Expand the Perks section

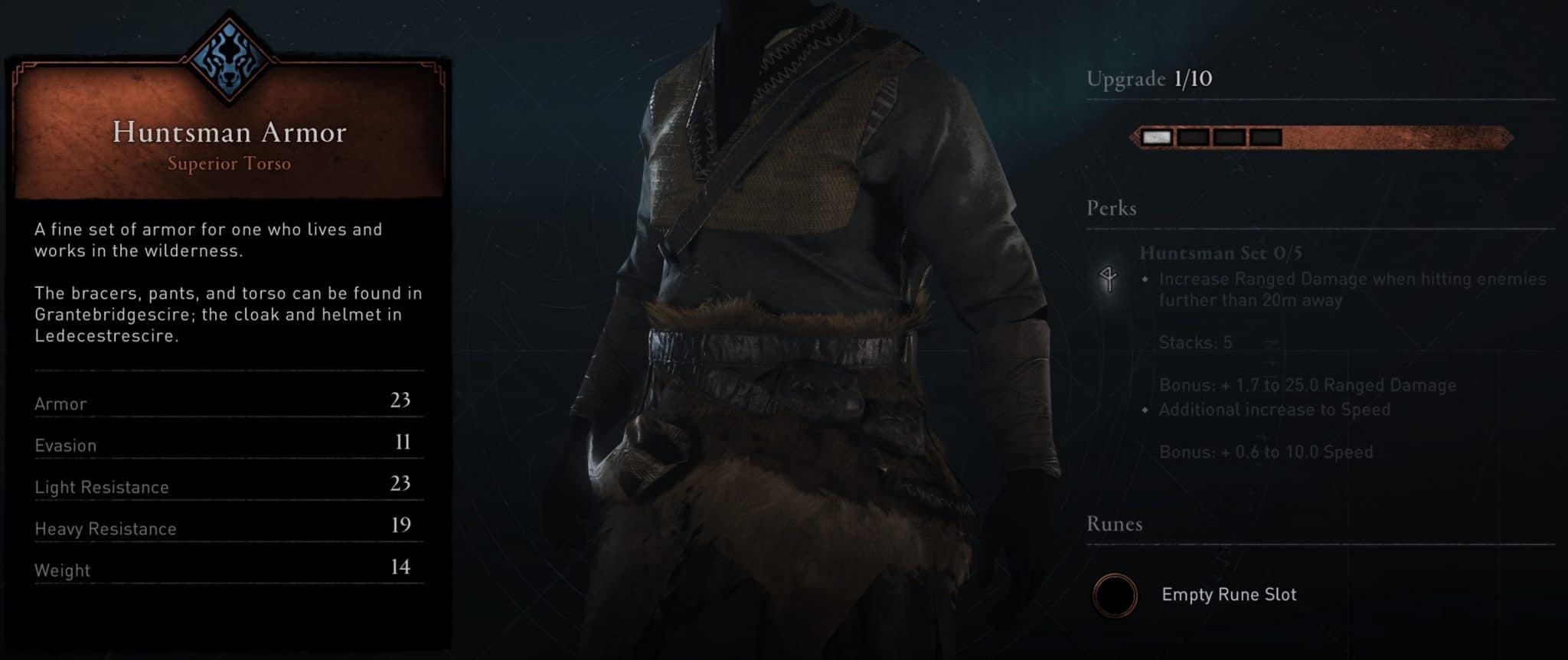point(1112,208)
